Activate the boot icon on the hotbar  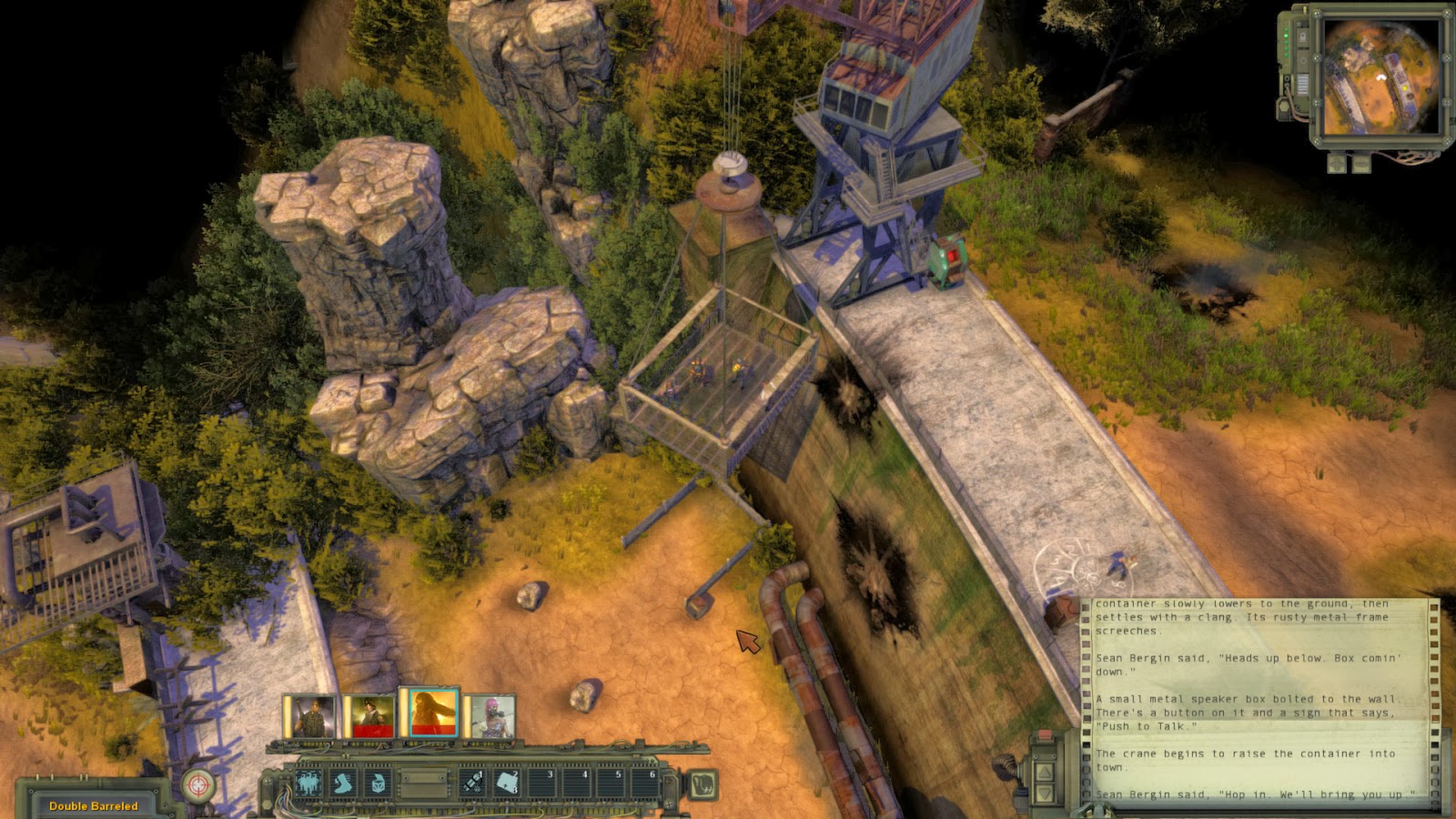[343, 784]
